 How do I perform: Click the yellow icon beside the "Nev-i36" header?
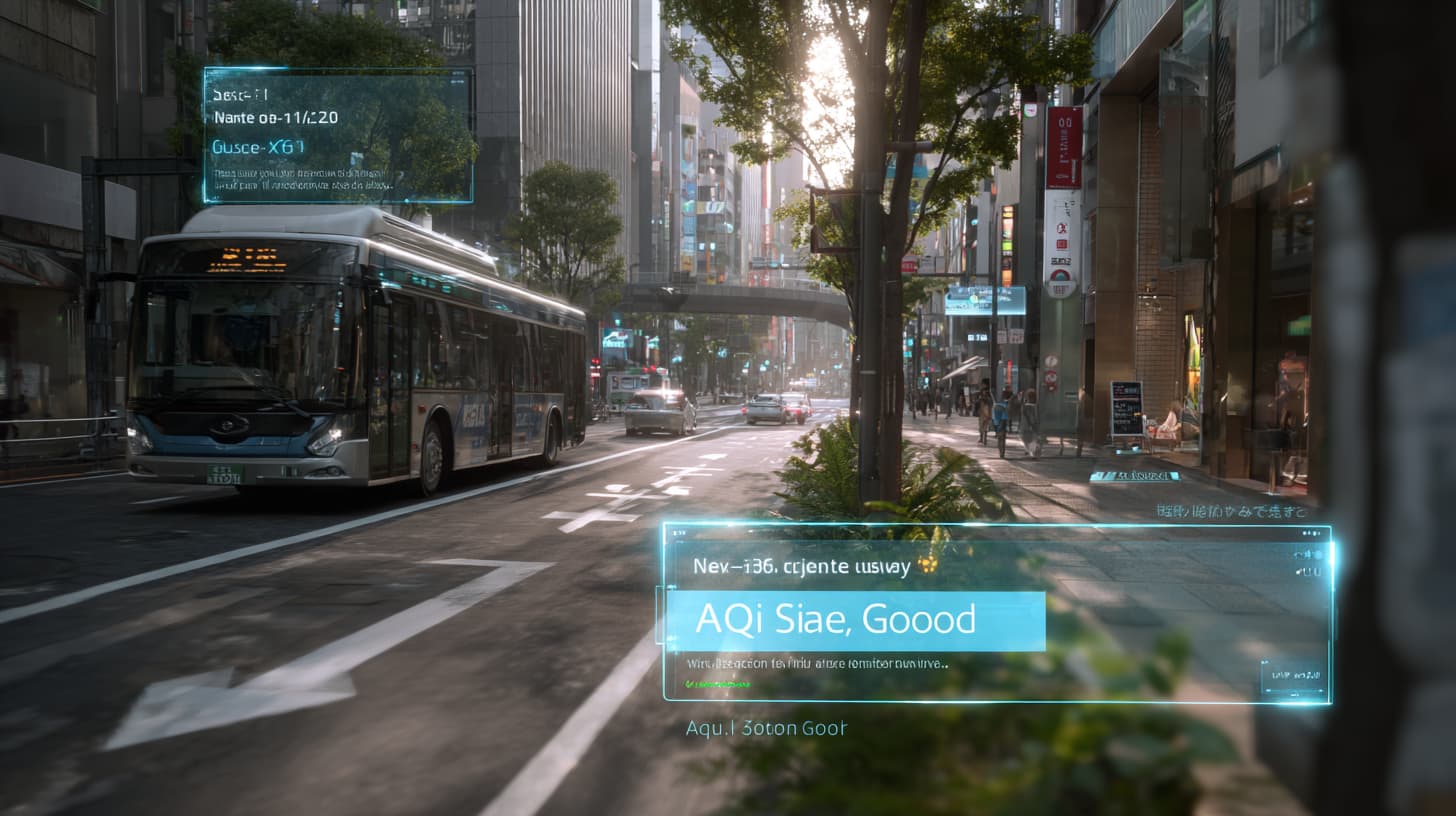pos(927,565)
